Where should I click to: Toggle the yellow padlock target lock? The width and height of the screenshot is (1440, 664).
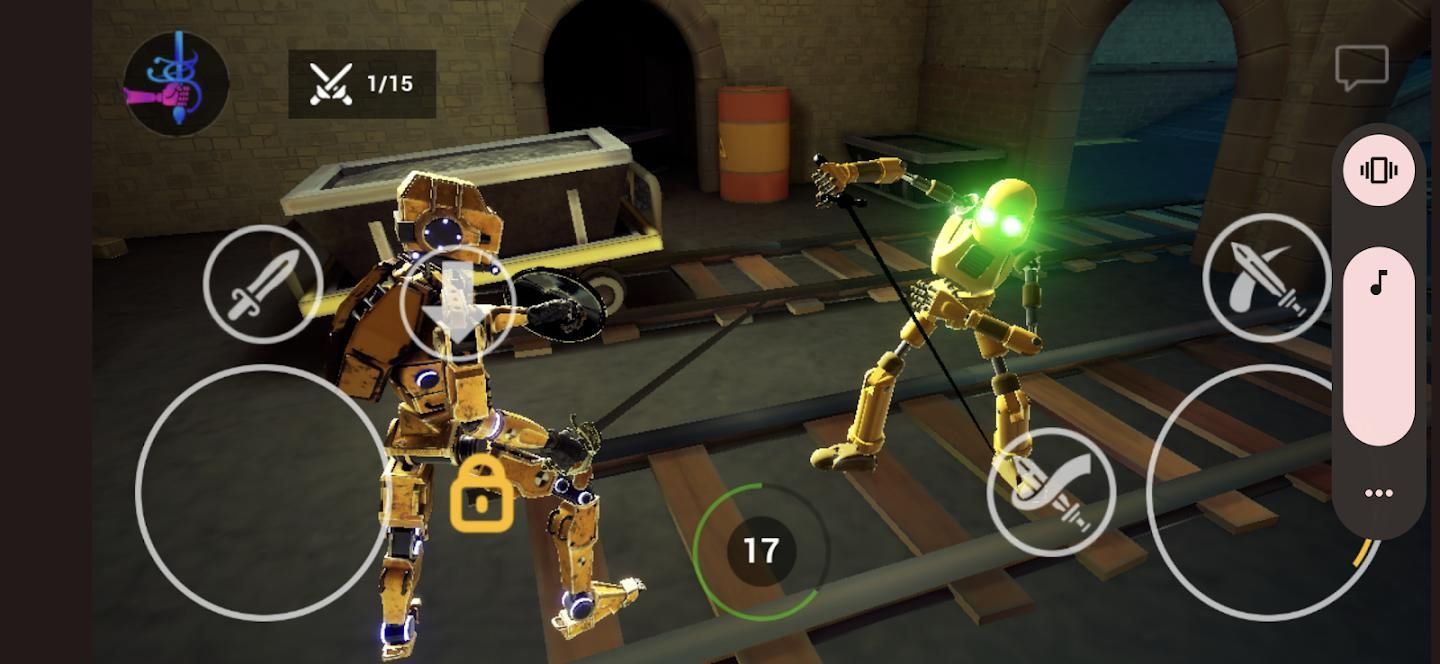click(x=481, y=494)
